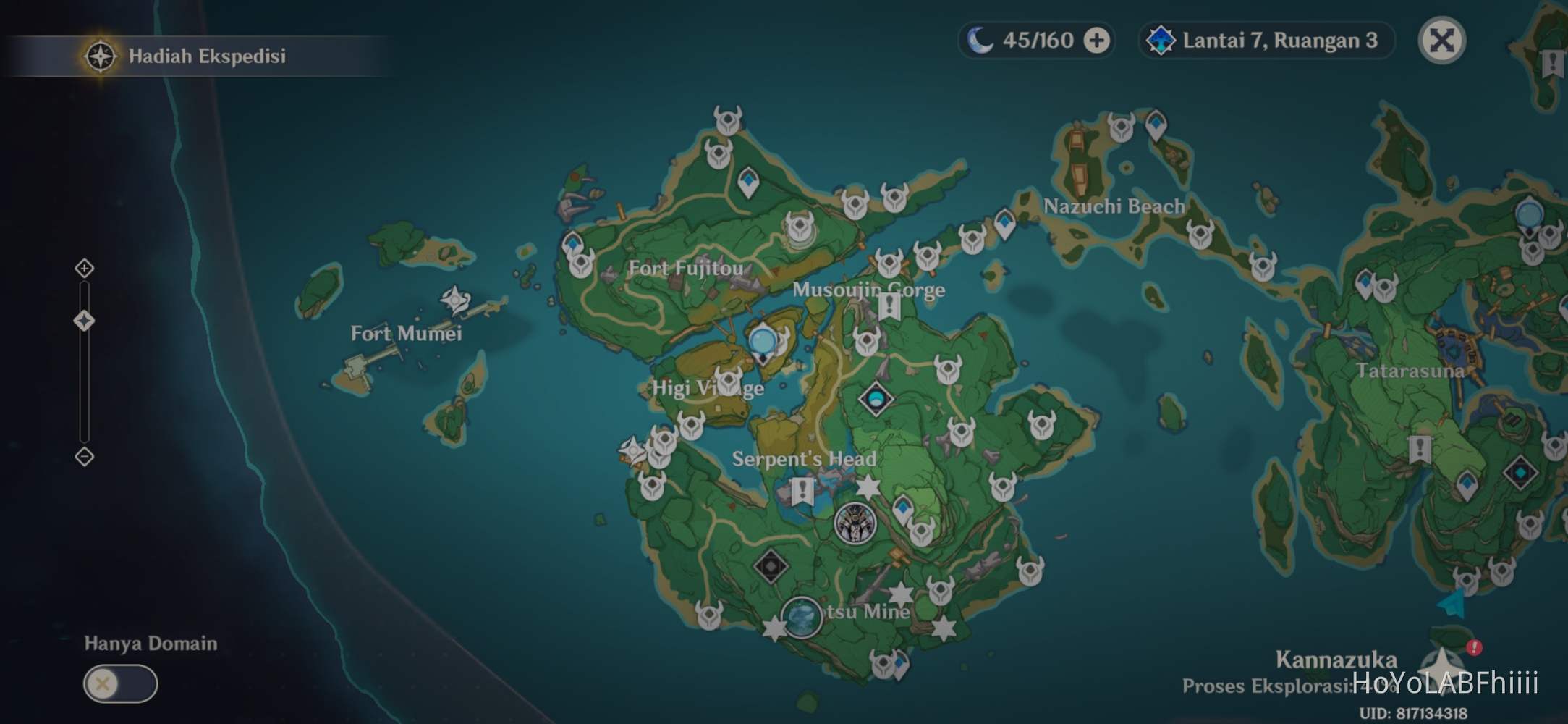Click the domain icon near Musoujin Gorge
Screen dimensions: 1568x724
(x=876, y=397)
